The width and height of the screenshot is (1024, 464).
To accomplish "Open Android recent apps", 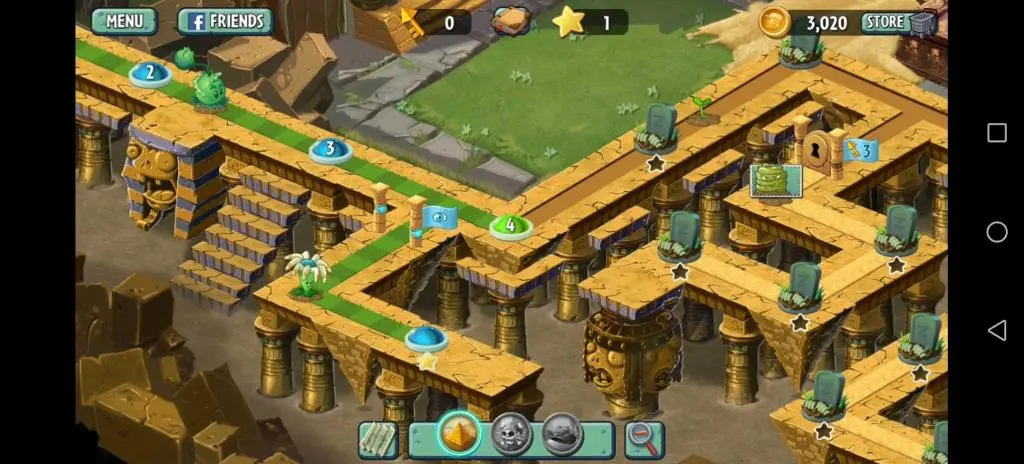I will click(x=996, y=133).
